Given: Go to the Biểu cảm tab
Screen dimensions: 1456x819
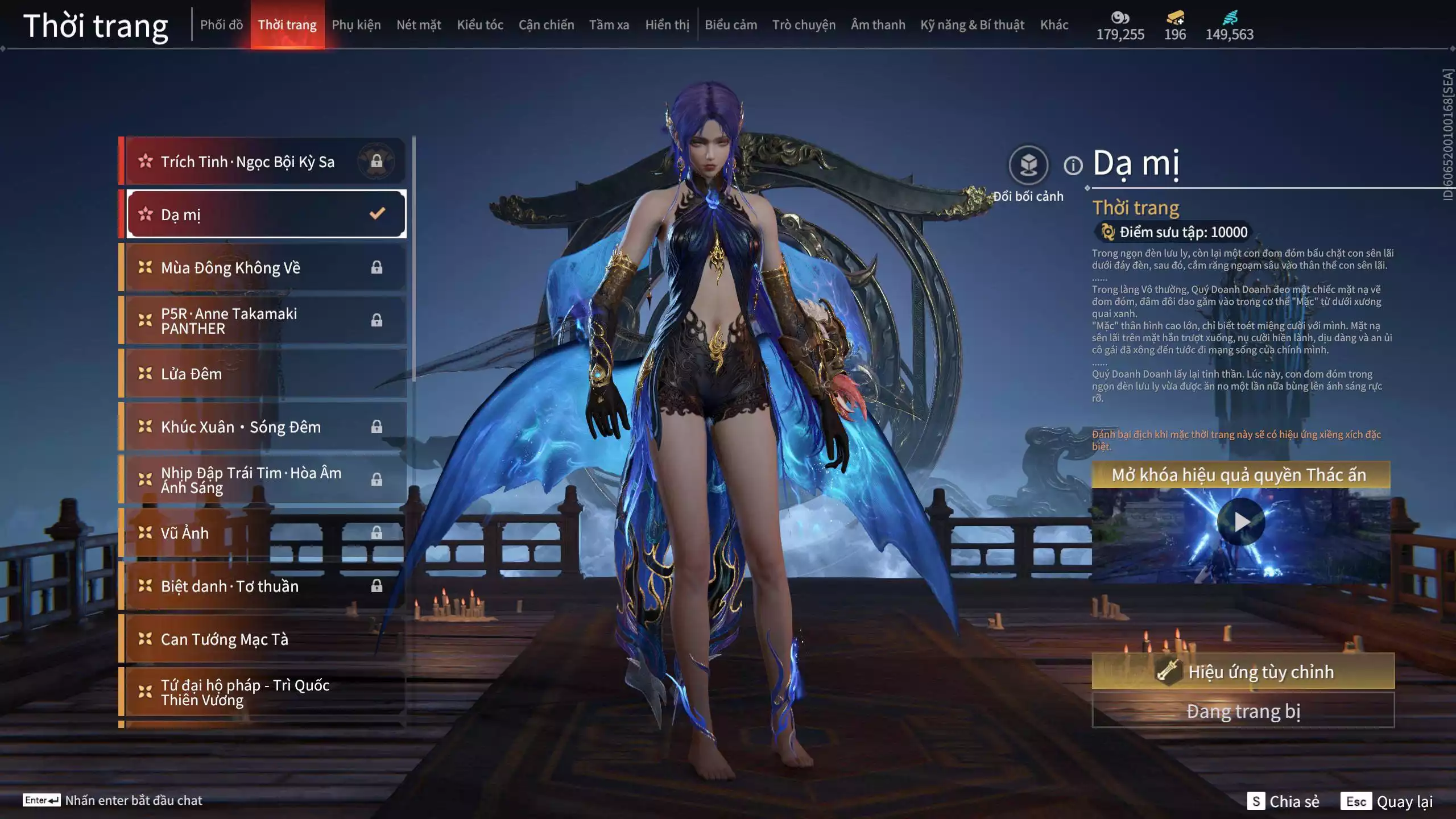Looking at the screenshot, I should 731,25.
